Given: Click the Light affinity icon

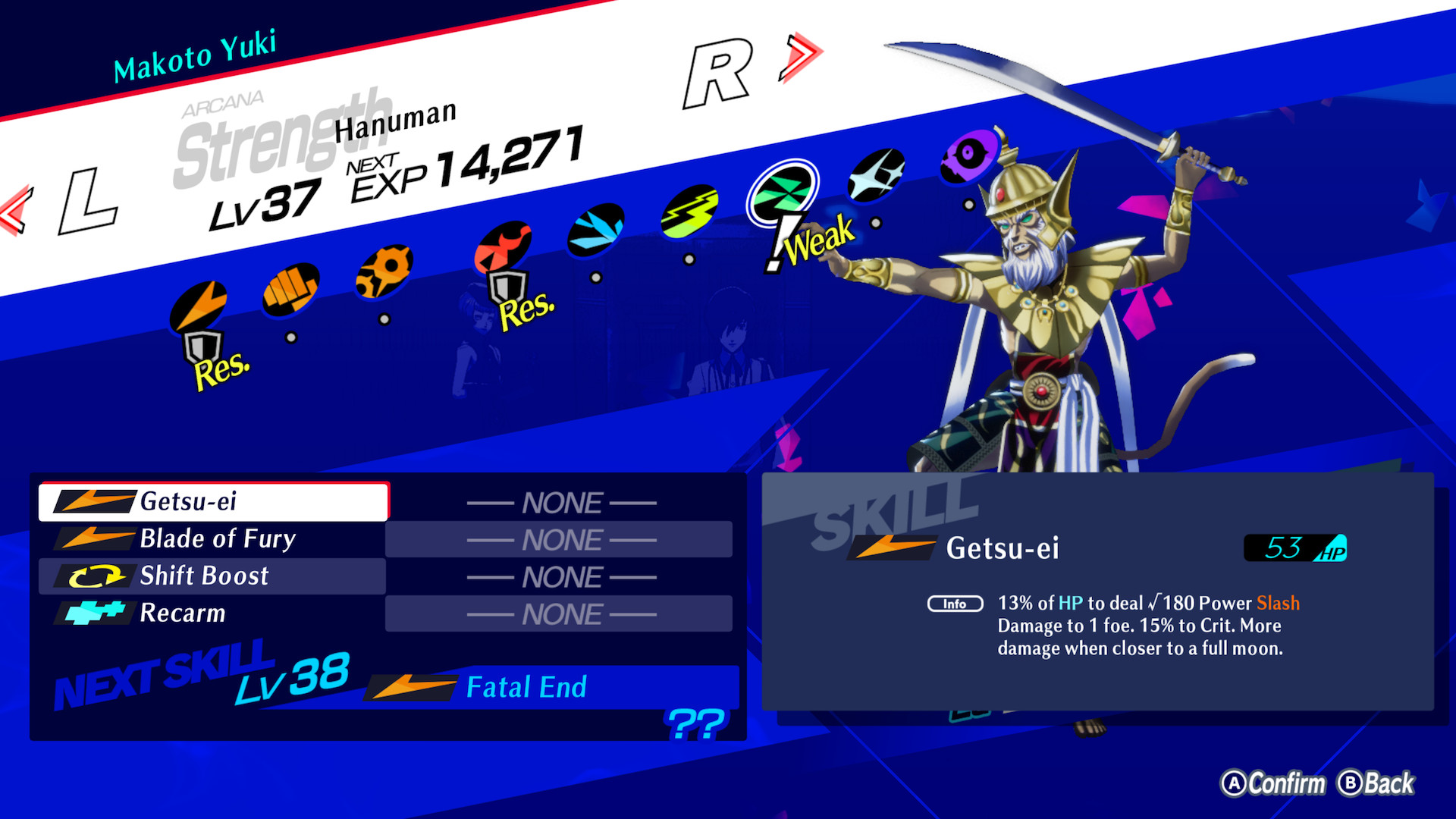Looking at the screenshot, I should (x=874, y=174).
